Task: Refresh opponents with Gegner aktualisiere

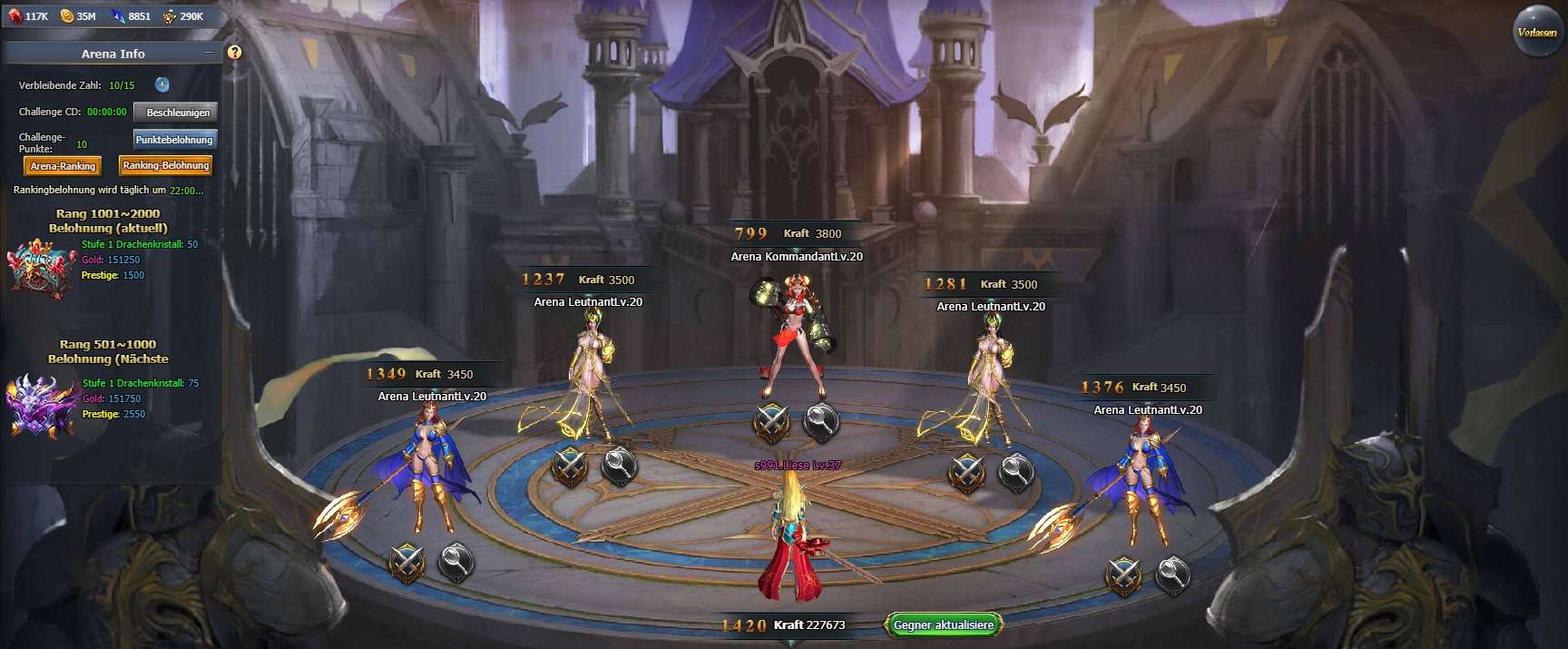Action: 944,624
